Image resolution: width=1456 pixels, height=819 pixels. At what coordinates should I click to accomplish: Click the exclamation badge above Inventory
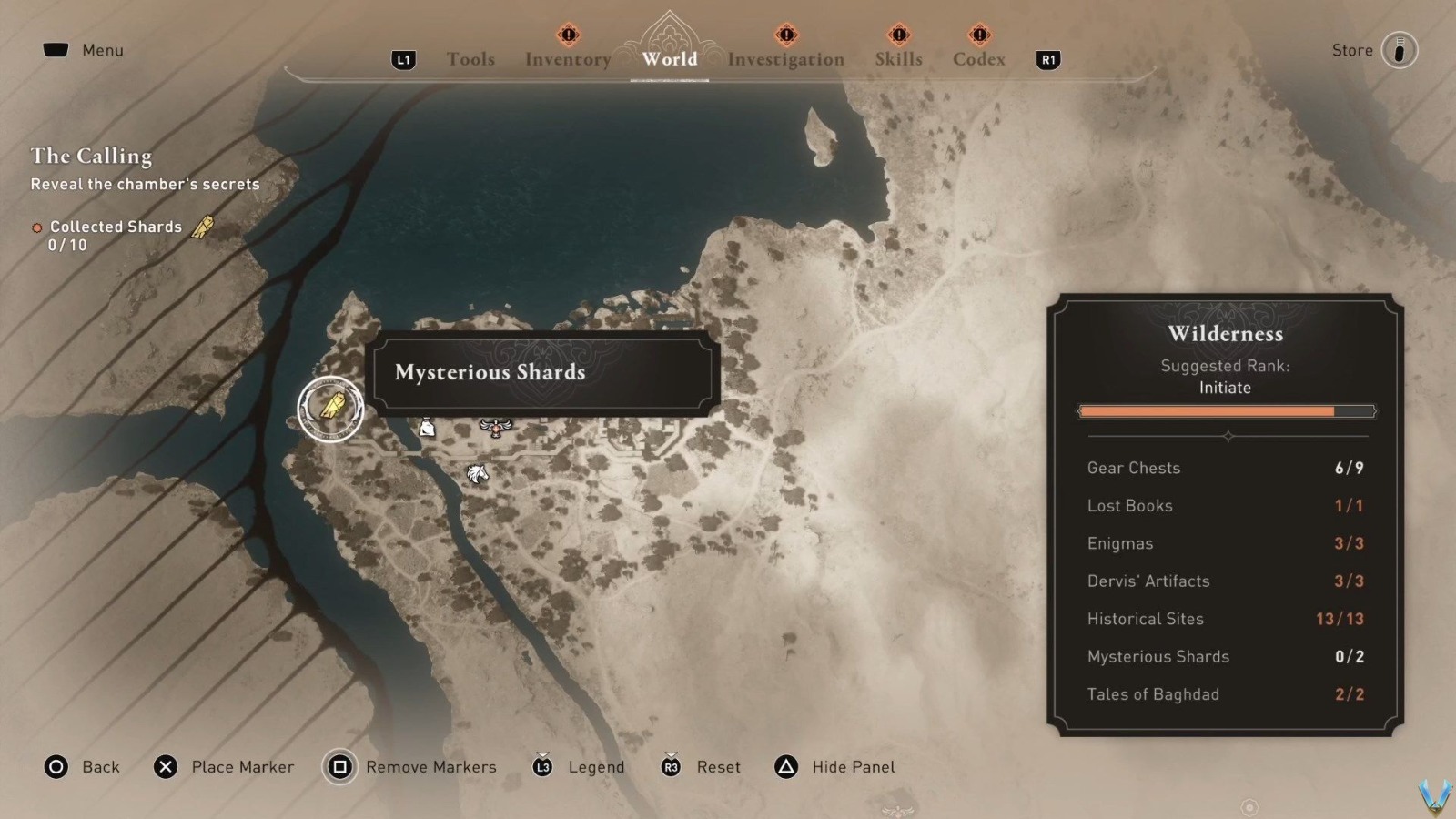pyautogui.click(x=566, y=35)
